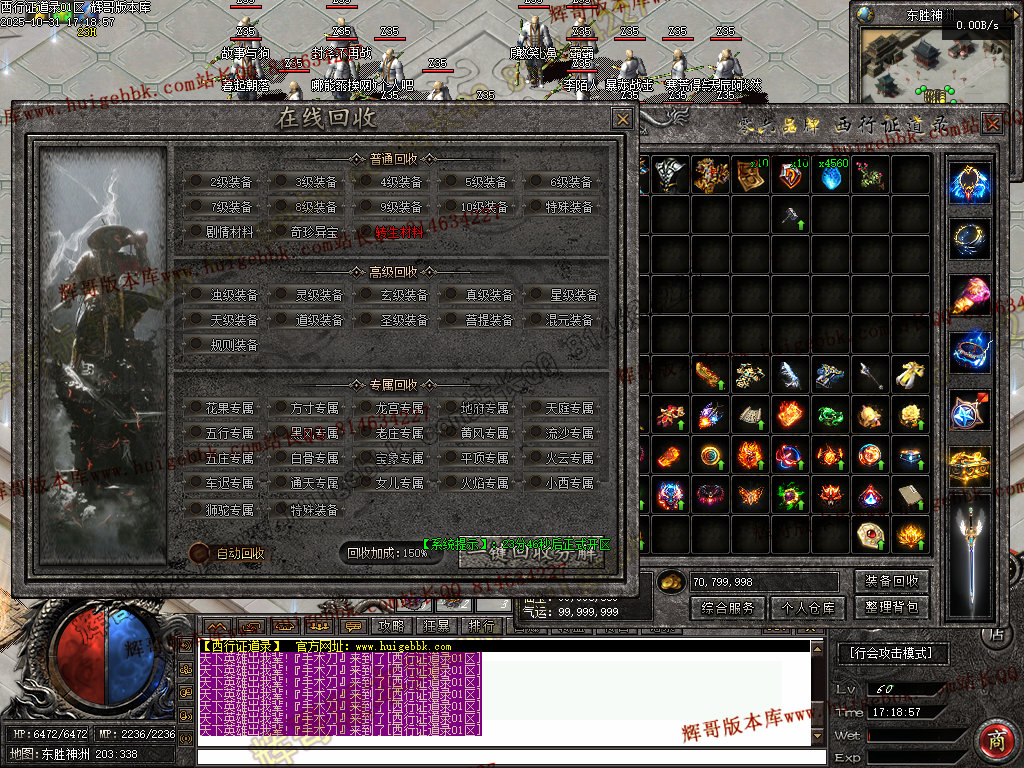
Task: Tick the 规则装备 checkbox
Action: tap(196, 345)
